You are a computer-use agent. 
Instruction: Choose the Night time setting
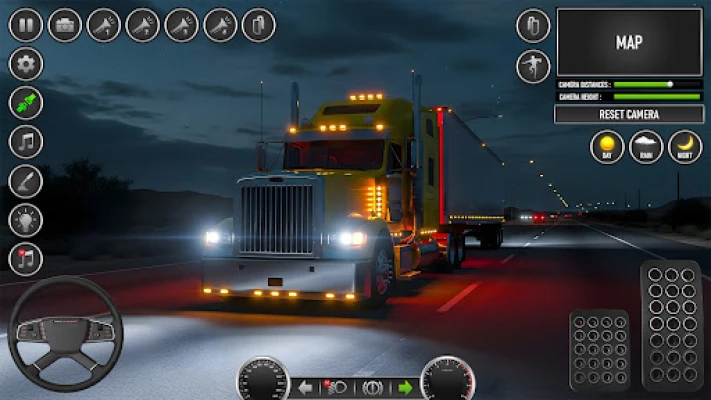[x=685, y=147]
